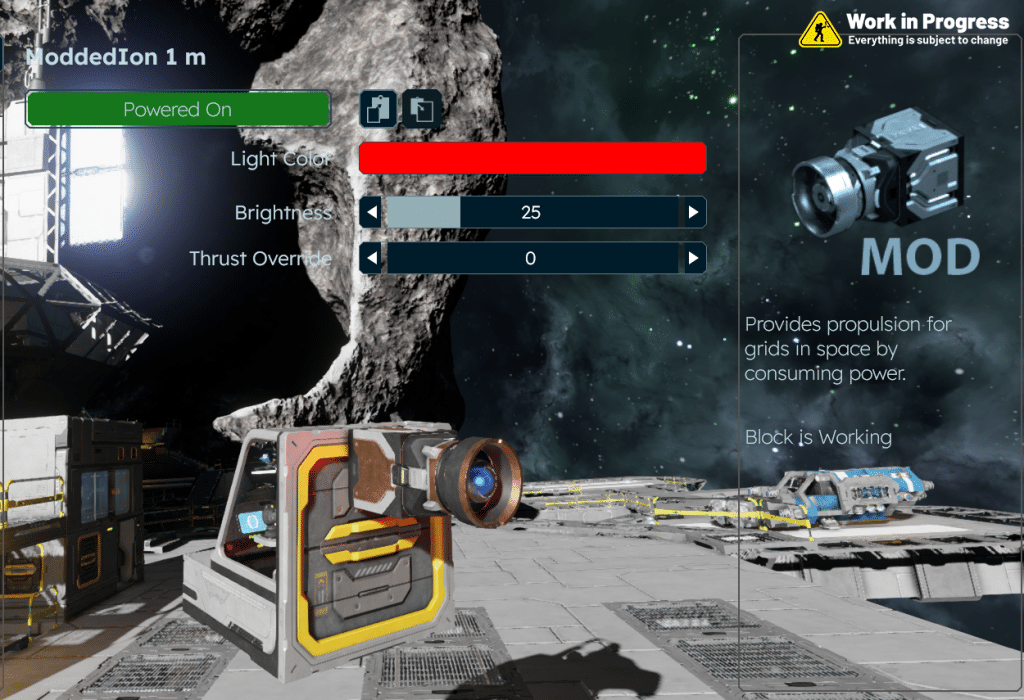Copy block settings to clipboard icon

pos(379,108)
